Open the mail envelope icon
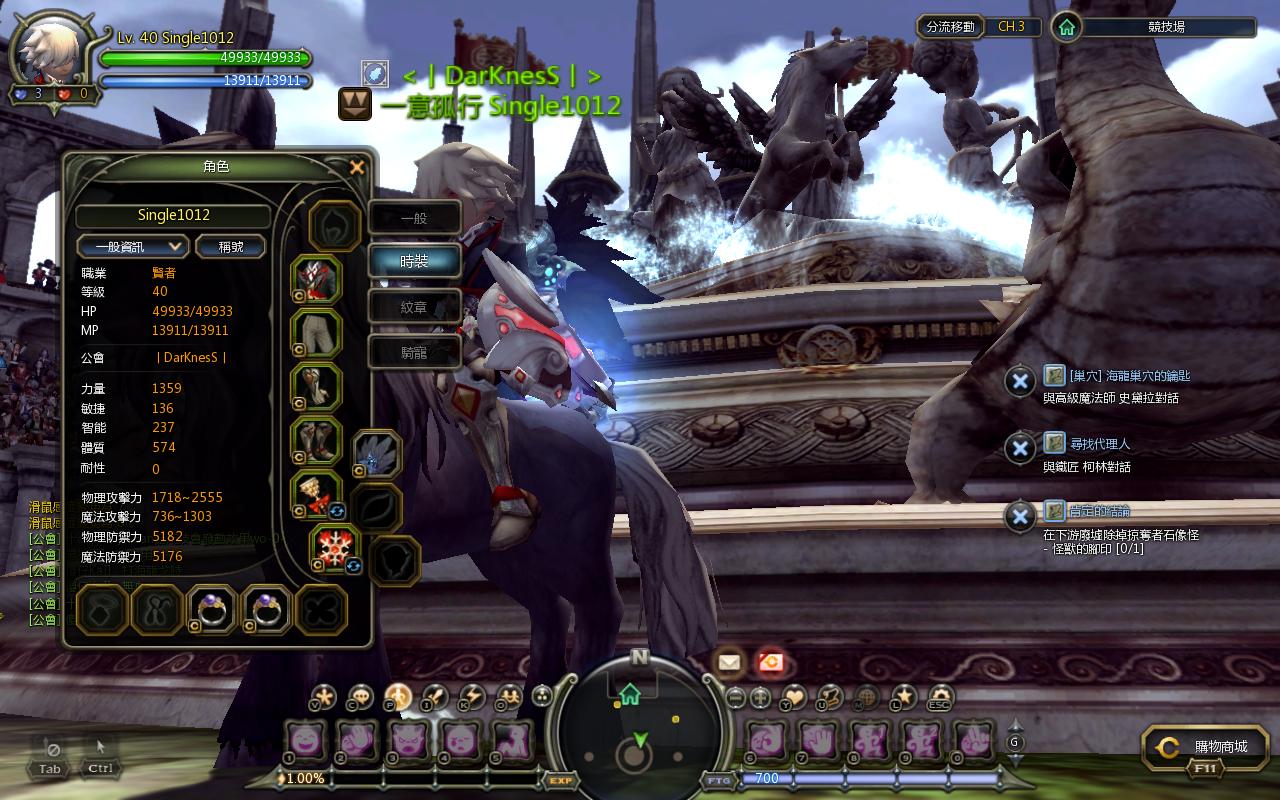This screenshot has height=800, width=1280. [728, 661]
